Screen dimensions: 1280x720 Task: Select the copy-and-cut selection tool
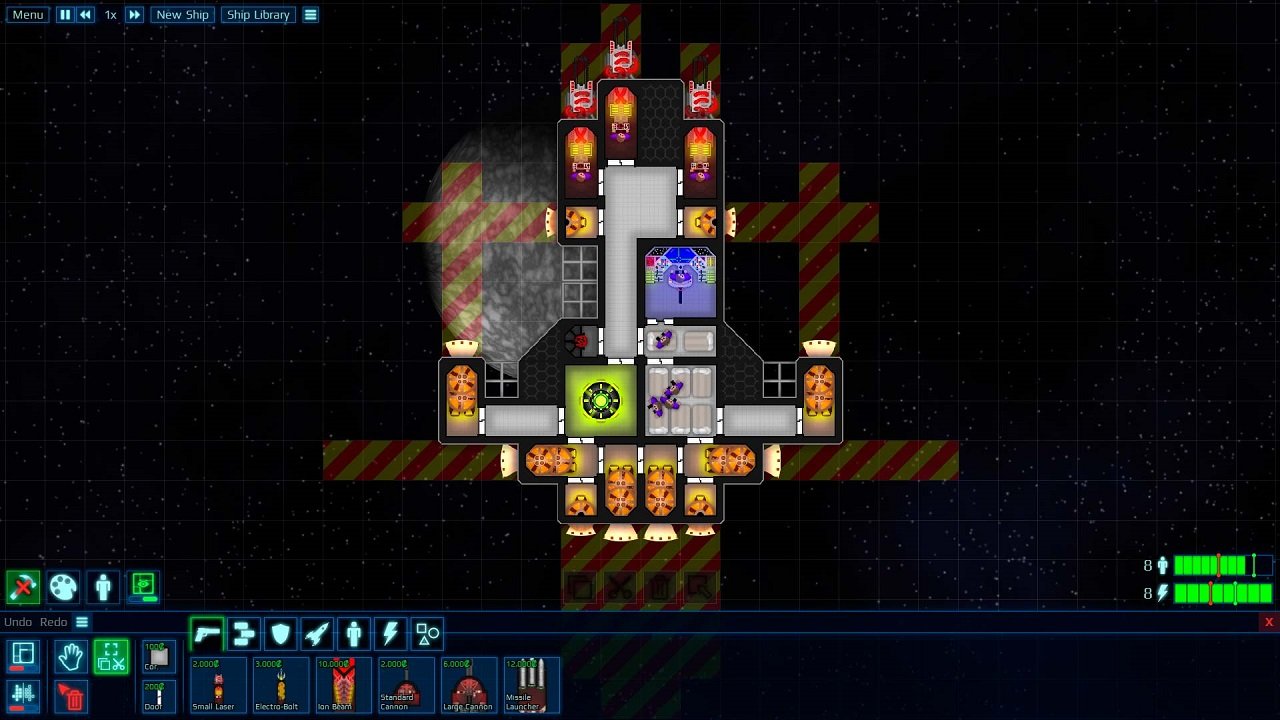click(110, 656)
